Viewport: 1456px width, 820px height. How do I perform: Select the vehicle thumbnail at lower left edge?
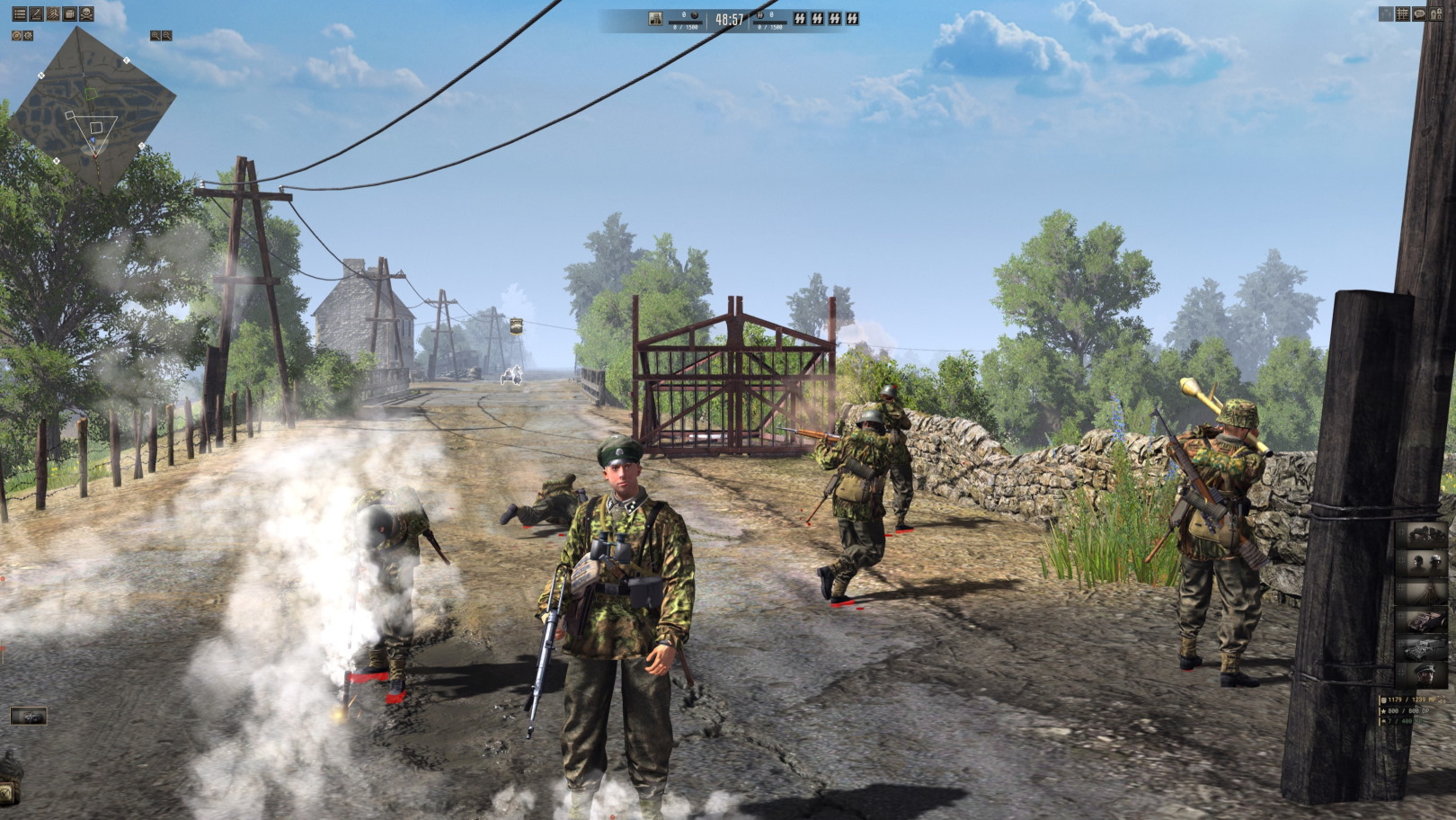pyautogui.click(x=28, y=717)
